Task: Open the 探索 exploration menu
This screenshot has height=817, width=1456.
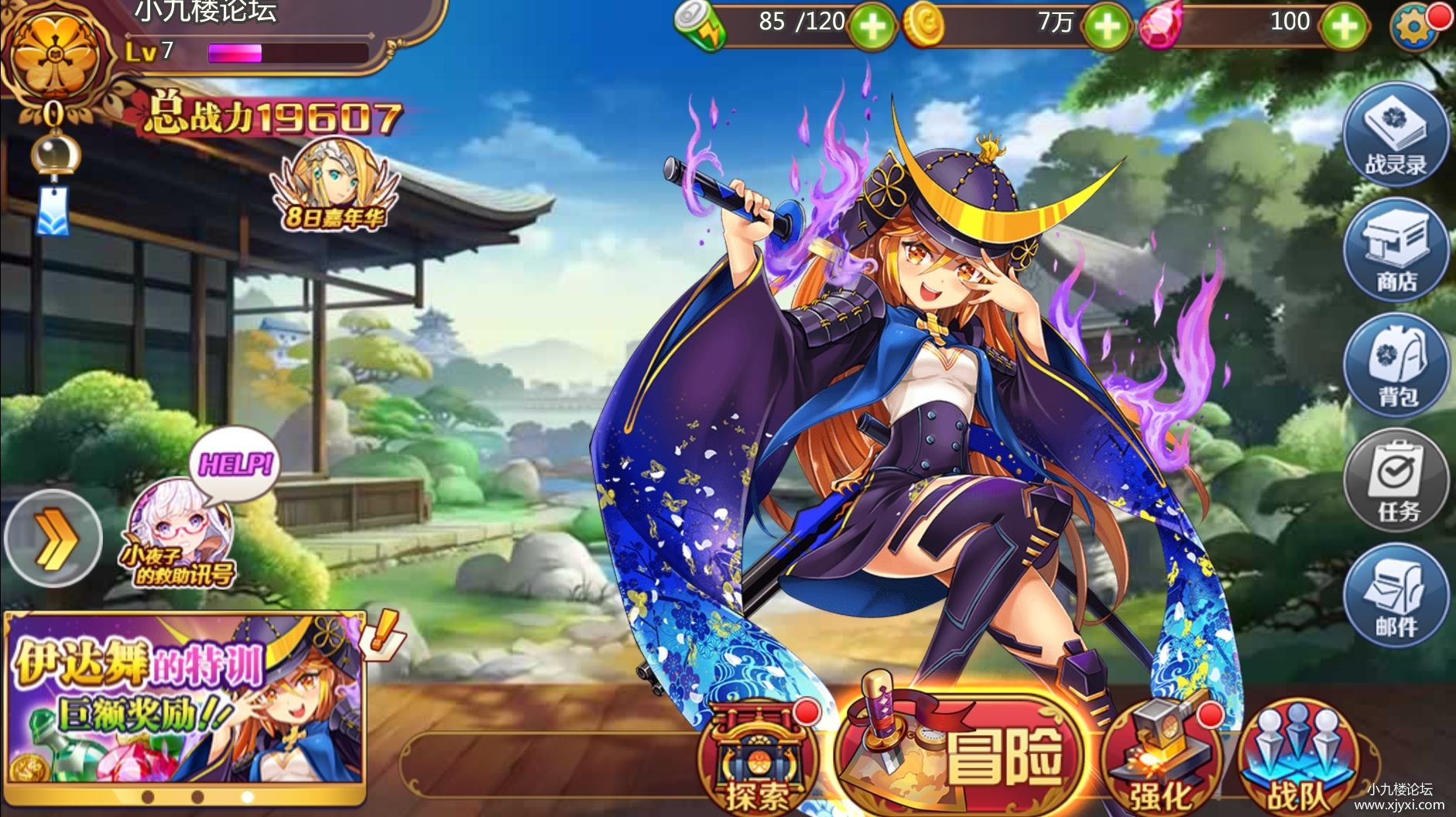Action: 756,760
